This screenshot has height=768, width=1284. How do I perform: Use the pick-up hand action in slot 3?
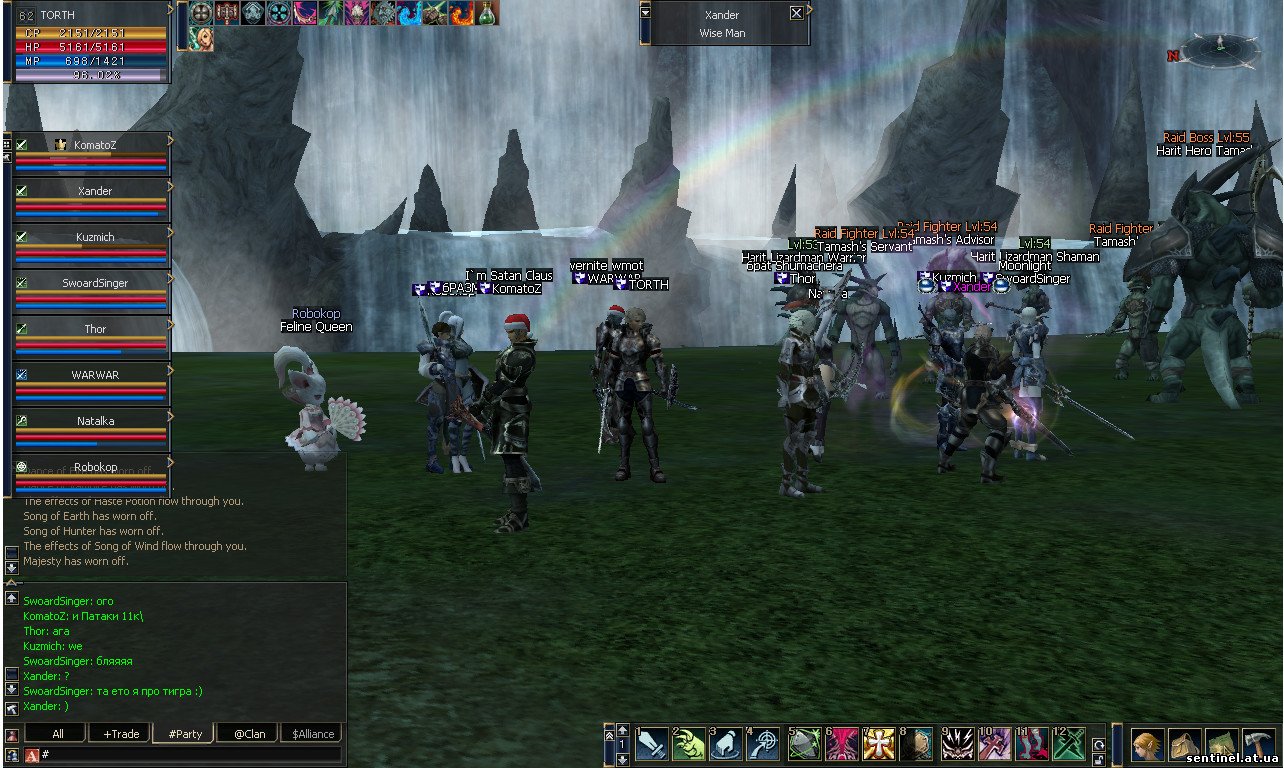[x=726, y=744]
